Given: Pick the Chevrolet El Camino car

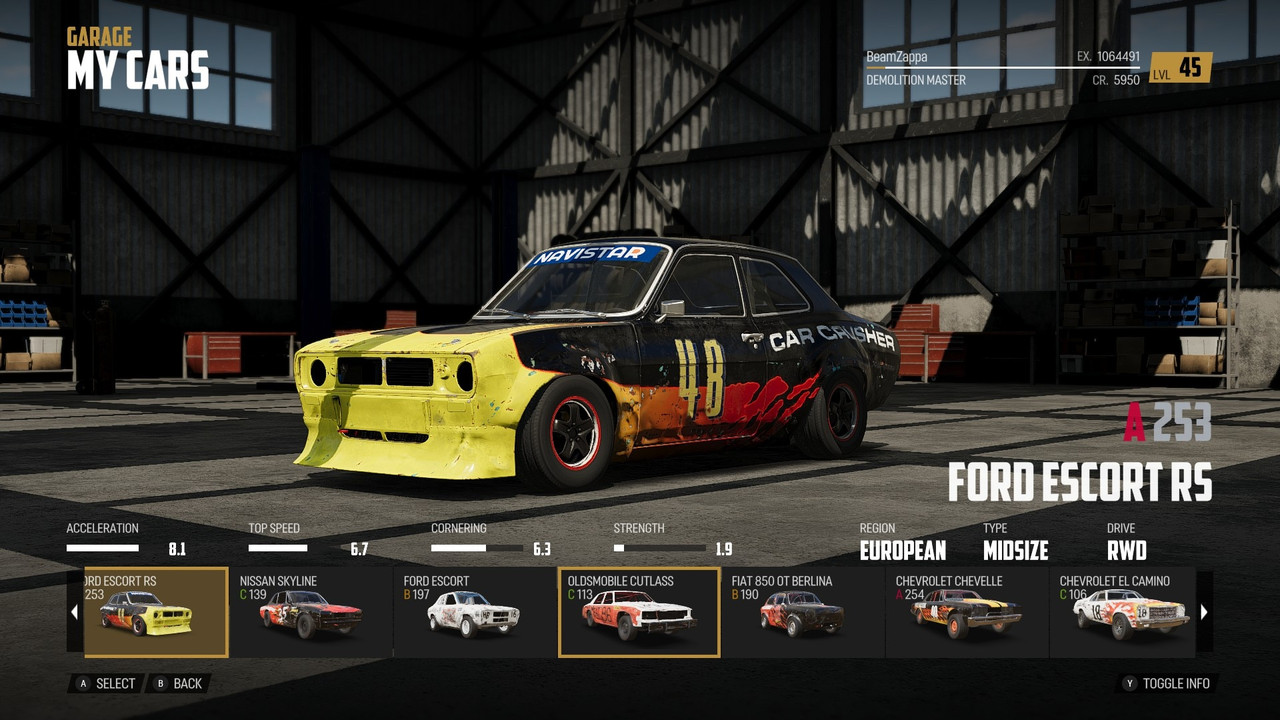Looking at the screenshot, I should point(1124,612).
